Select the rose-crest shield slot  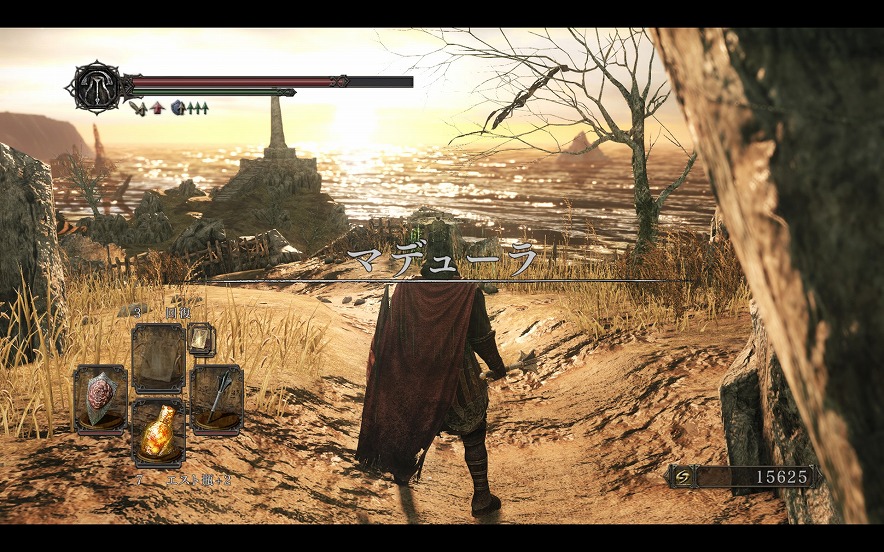pyautogui.click(x=100, y=398)
